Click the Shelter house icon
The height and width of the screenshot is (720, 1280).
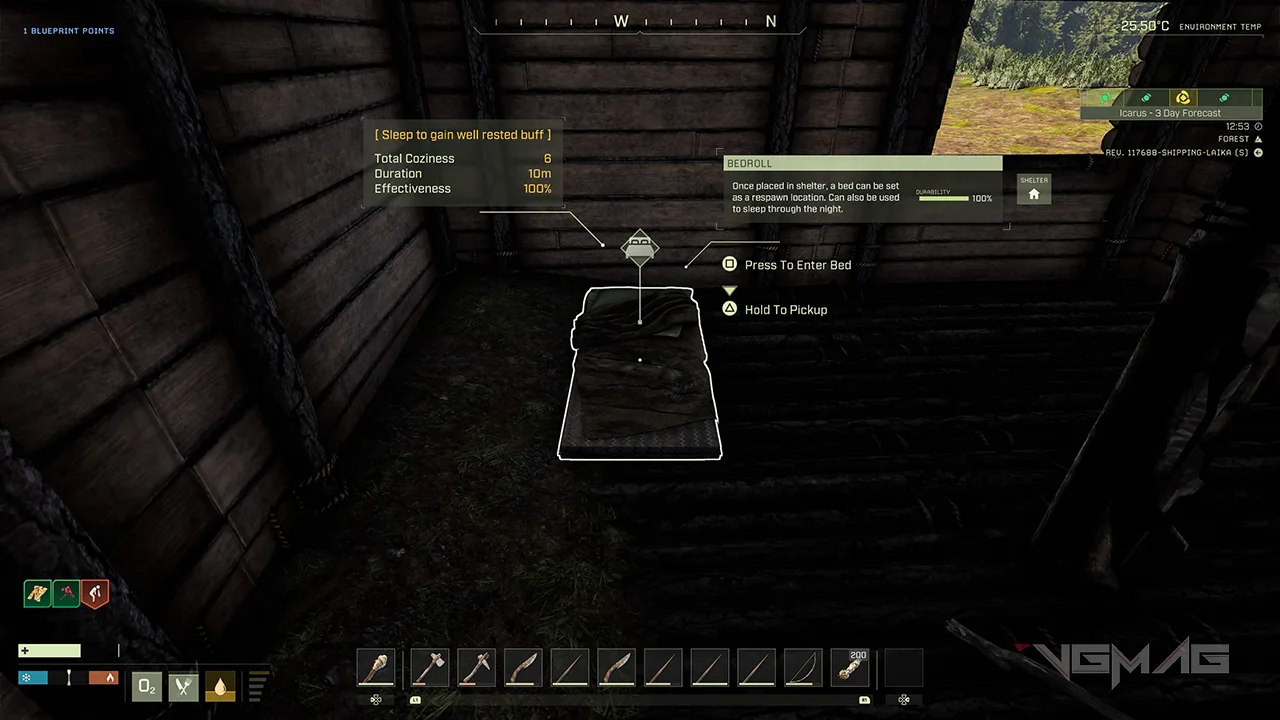(1034, 193)
